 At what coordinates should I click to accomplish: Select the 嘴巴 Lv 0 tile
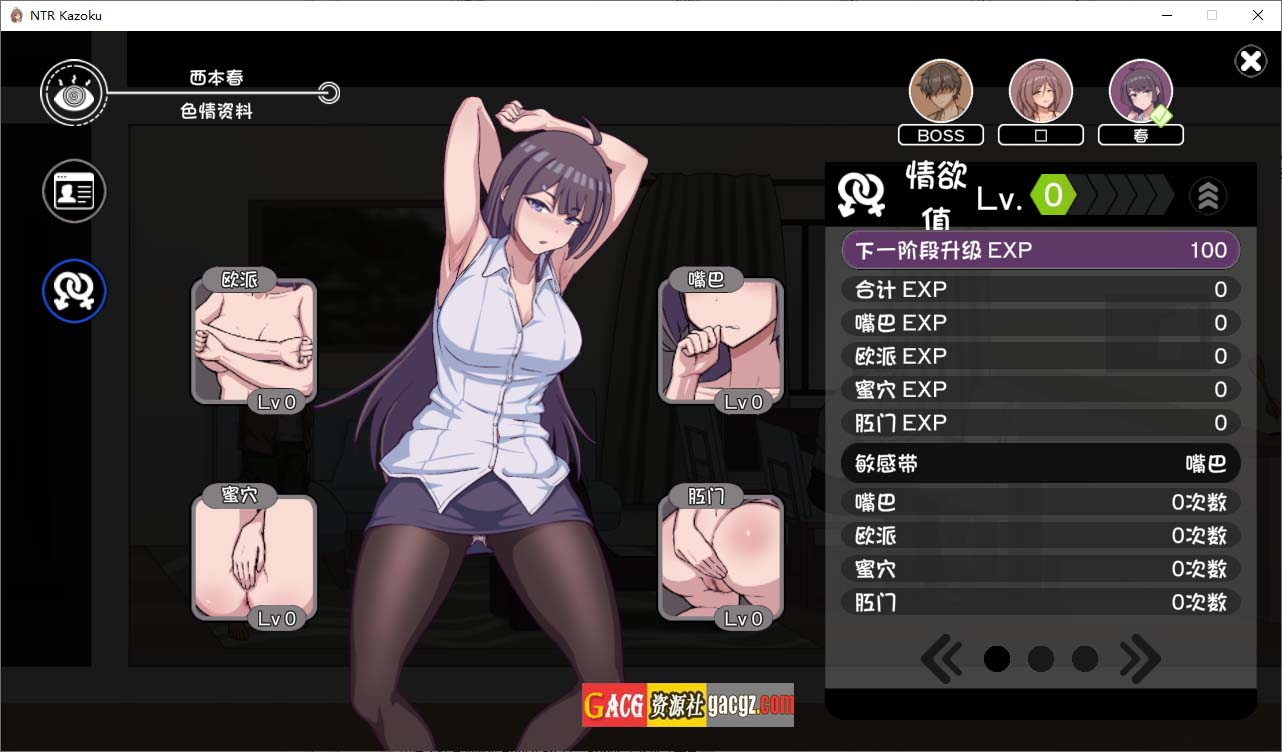(x=721, y=342)
